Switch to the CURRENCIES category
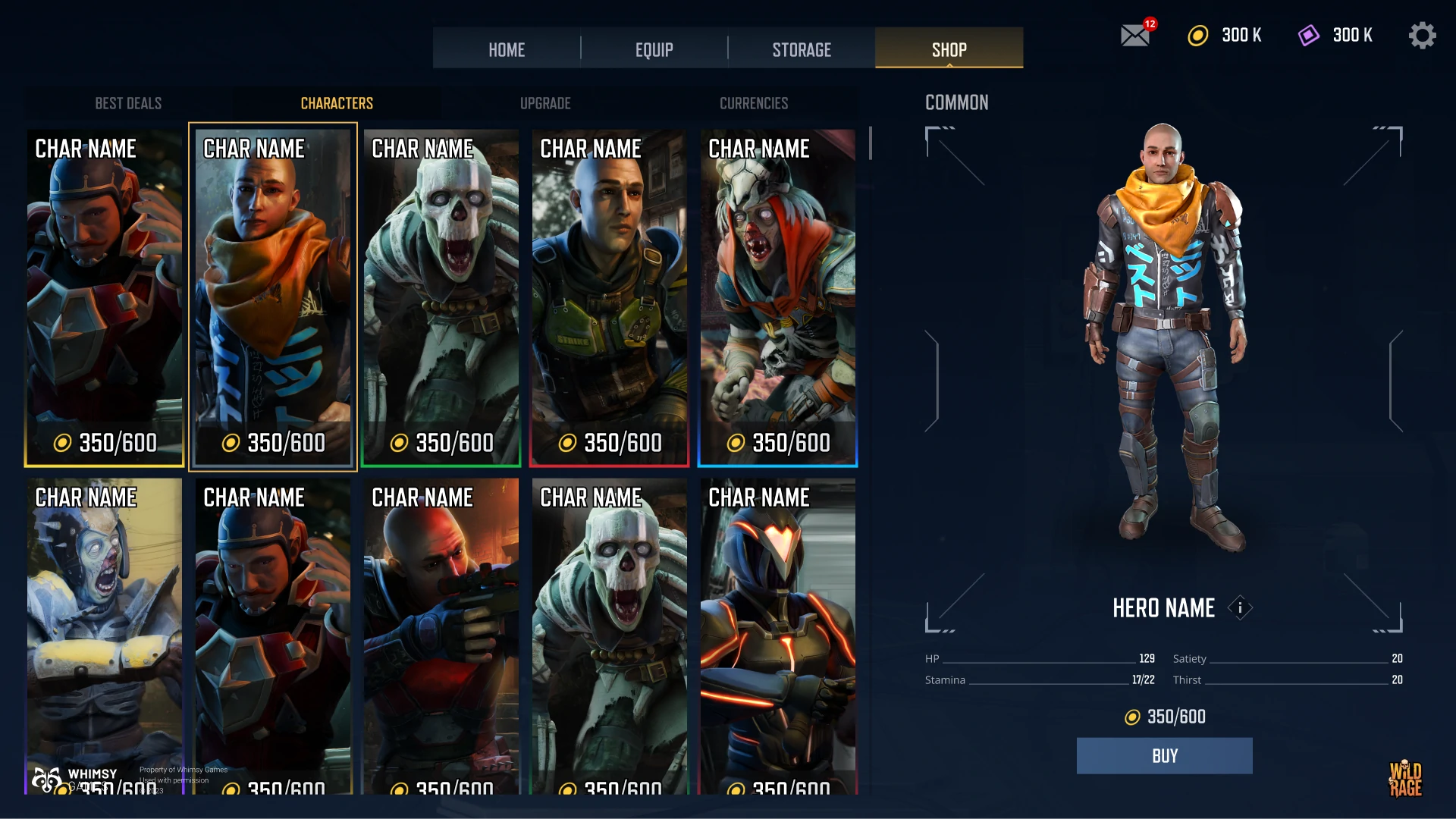The image size is (1456, 819). tap(754, 103)
